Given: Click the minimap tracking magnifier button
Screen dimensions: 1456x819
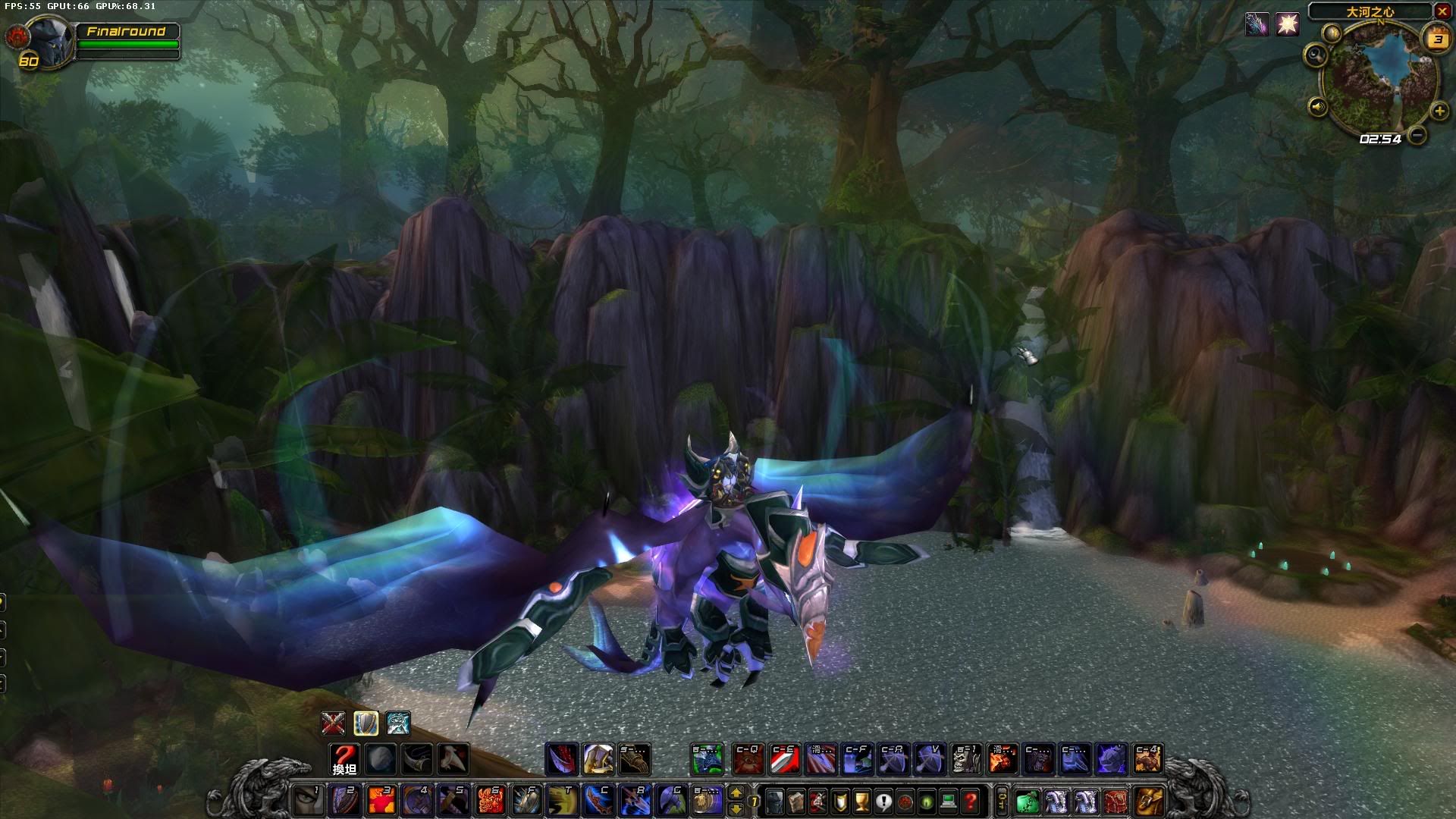Looking at the screenshot, I should (1316, 54).
